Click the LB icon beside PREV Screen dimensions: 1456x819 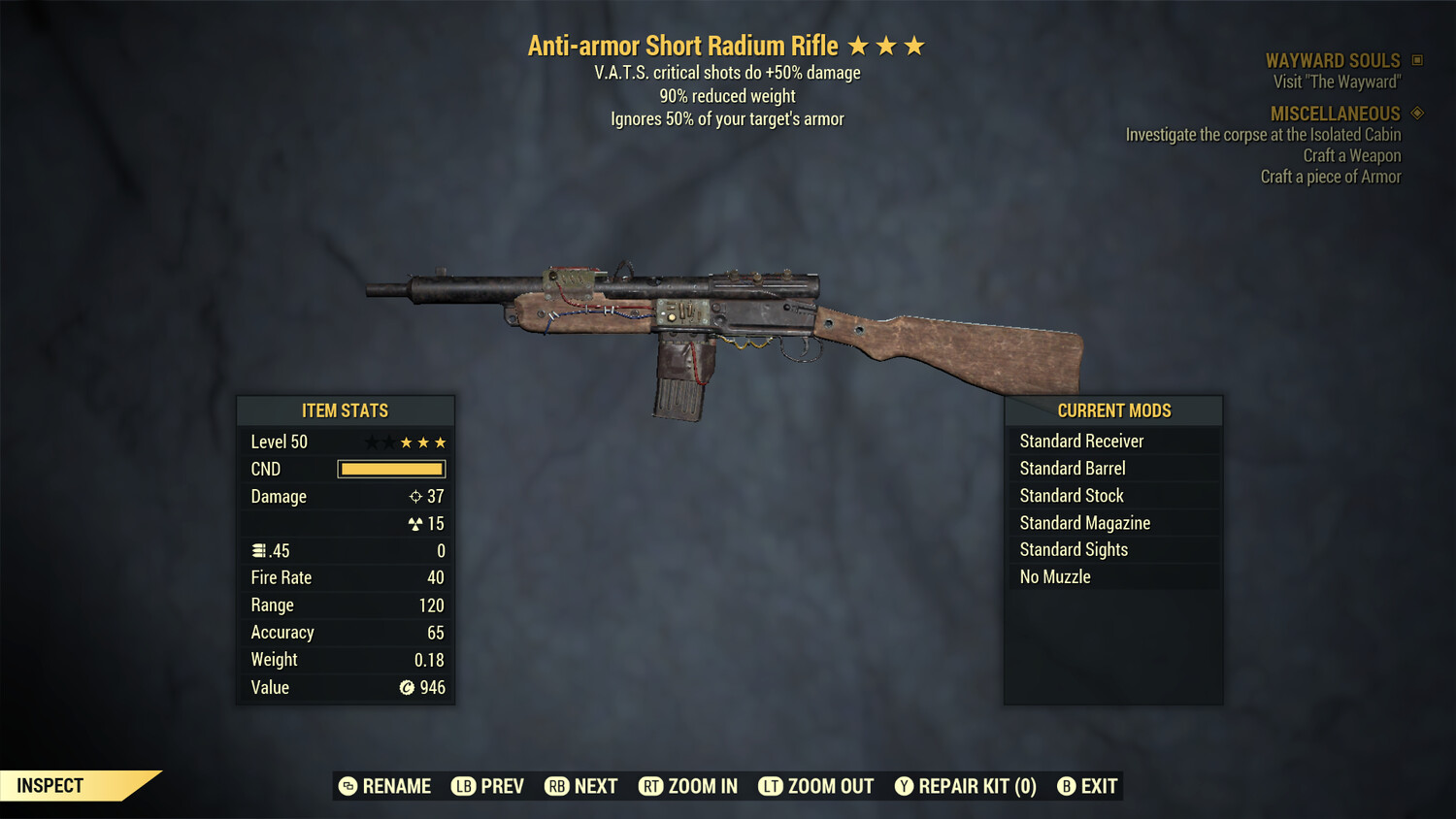(x=462, y=786)
